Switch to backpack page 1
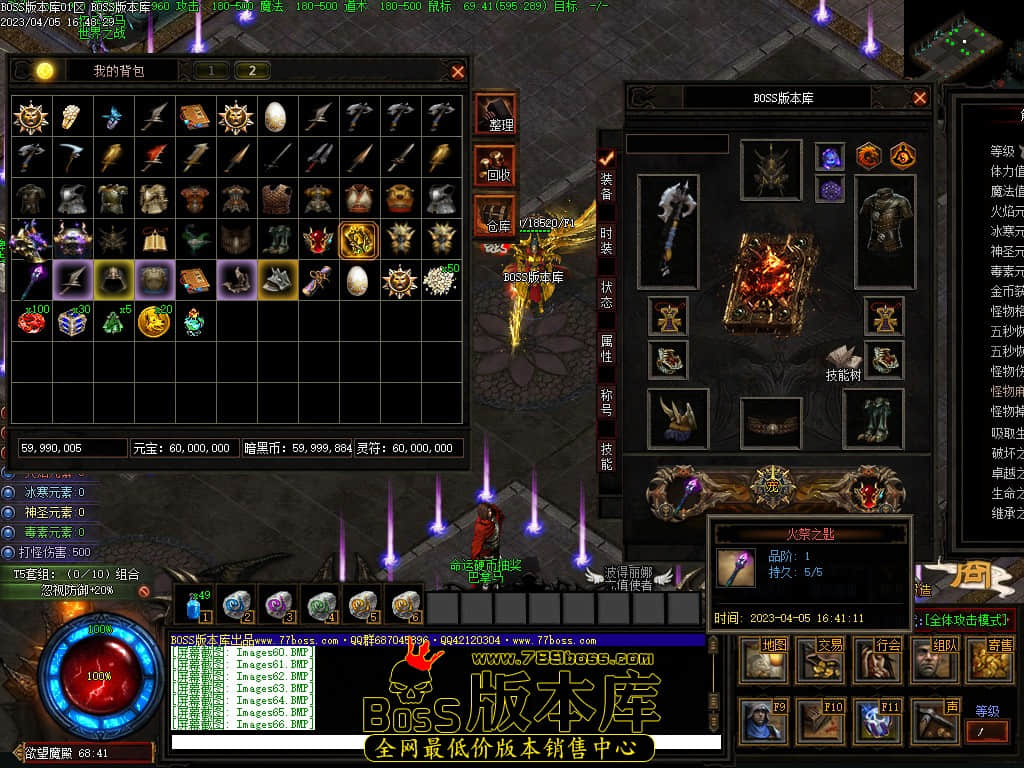Screen dimensions: 1024x768 pos(211,70)
